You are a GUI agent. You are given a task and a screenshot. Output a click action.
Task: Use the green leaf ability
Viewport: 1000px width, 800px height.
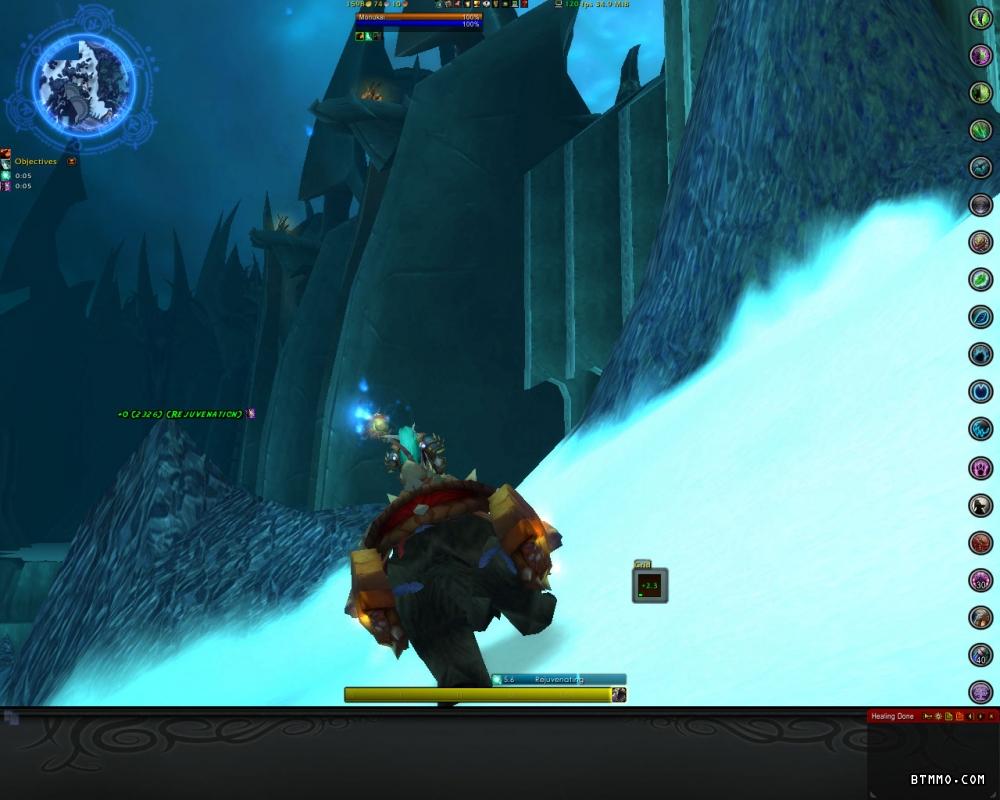[x=981, y=280]
